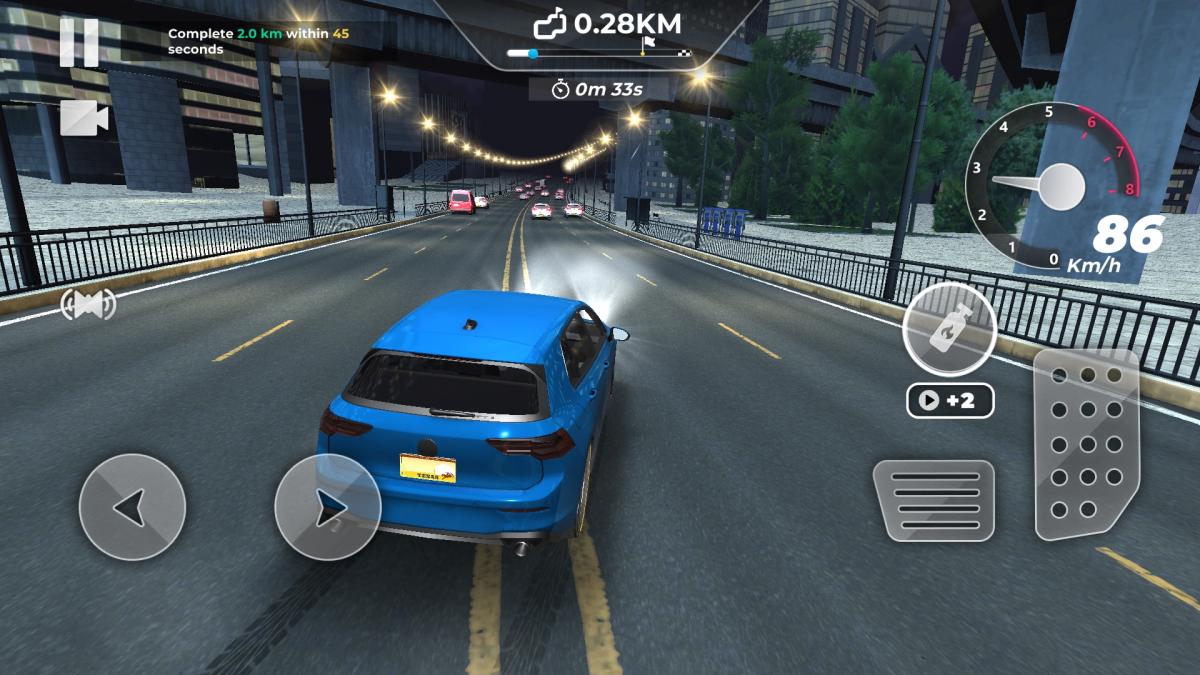Pause the game
1200x675 pixels.
79,43
